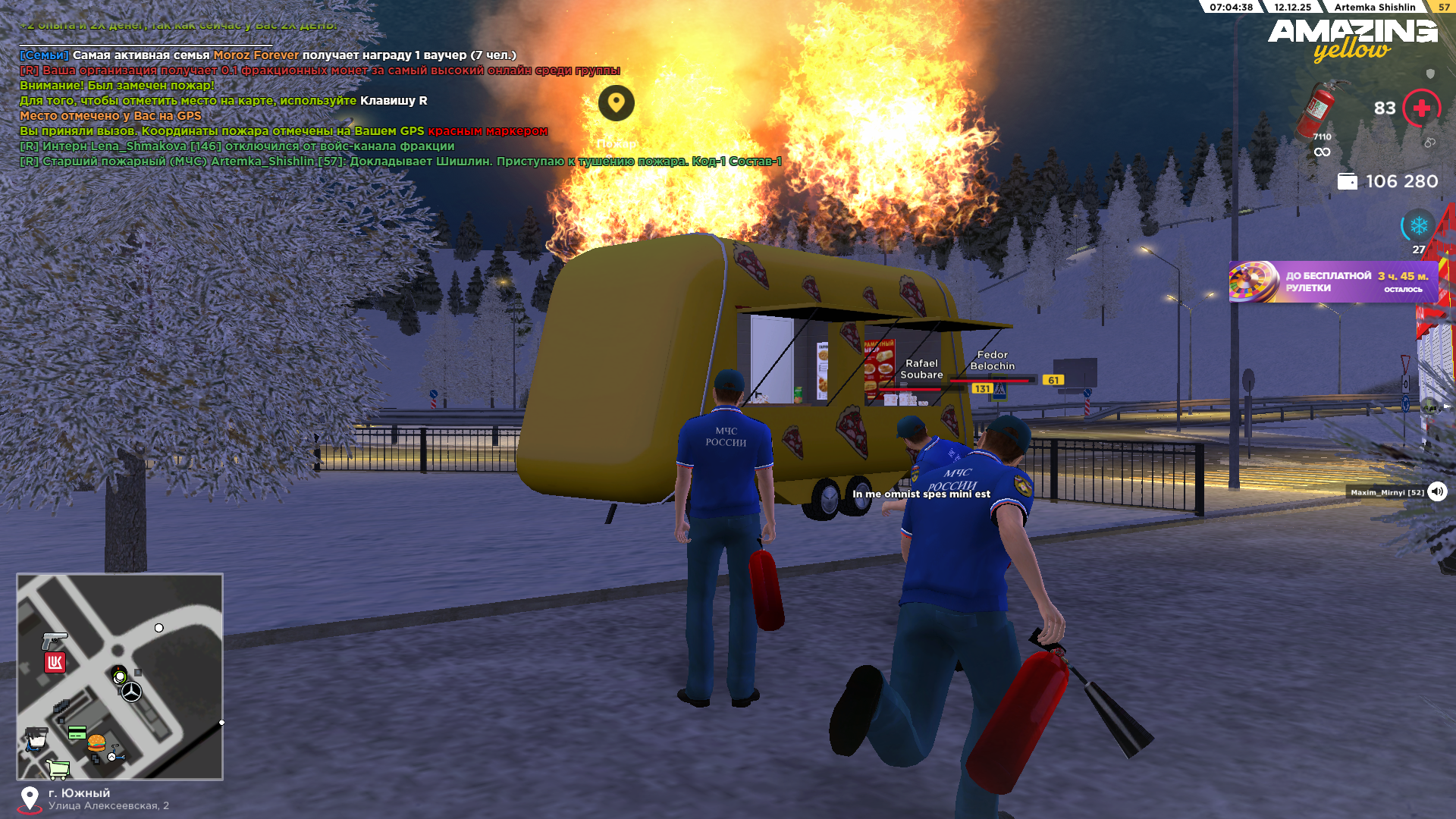Choose the shopping cart minimap marker
1456x819 pixels.
point(58,769)
